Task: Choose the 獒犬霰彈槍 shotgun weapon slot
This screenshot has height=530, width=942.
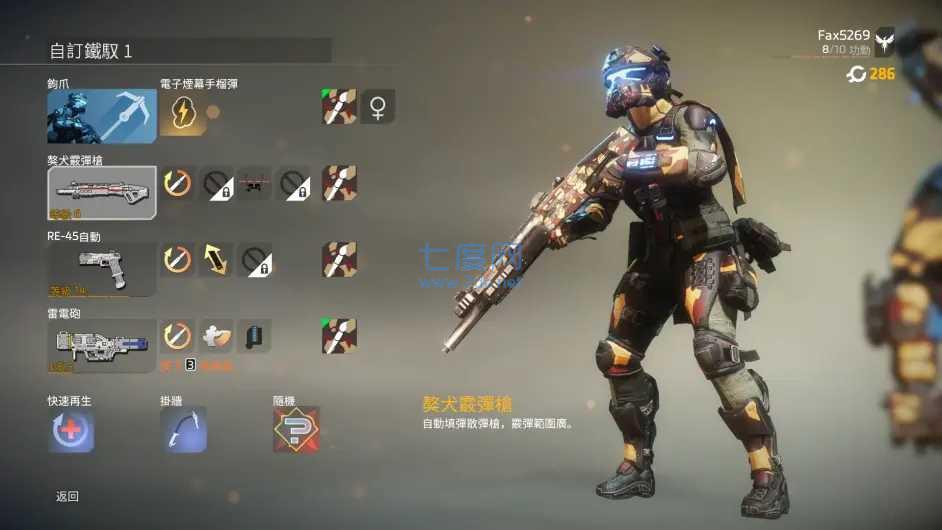Action: (102, 192)
